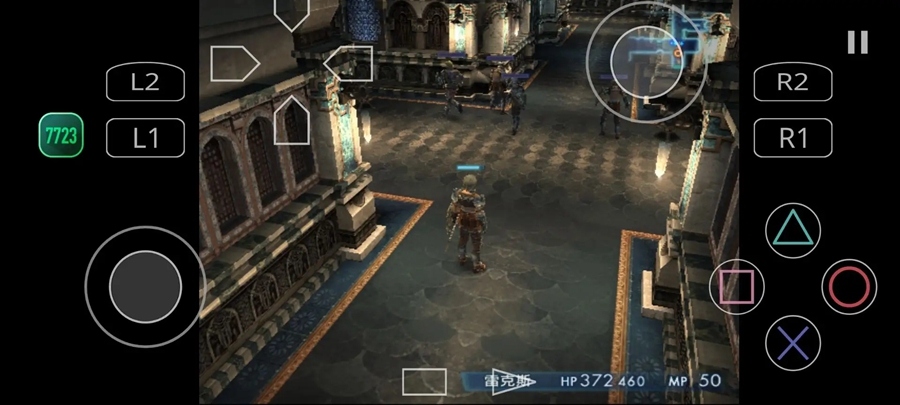Viewport: 900px width, 405px height.
Task: Tap the red circle face button
Action: click(x=849, y=287)
